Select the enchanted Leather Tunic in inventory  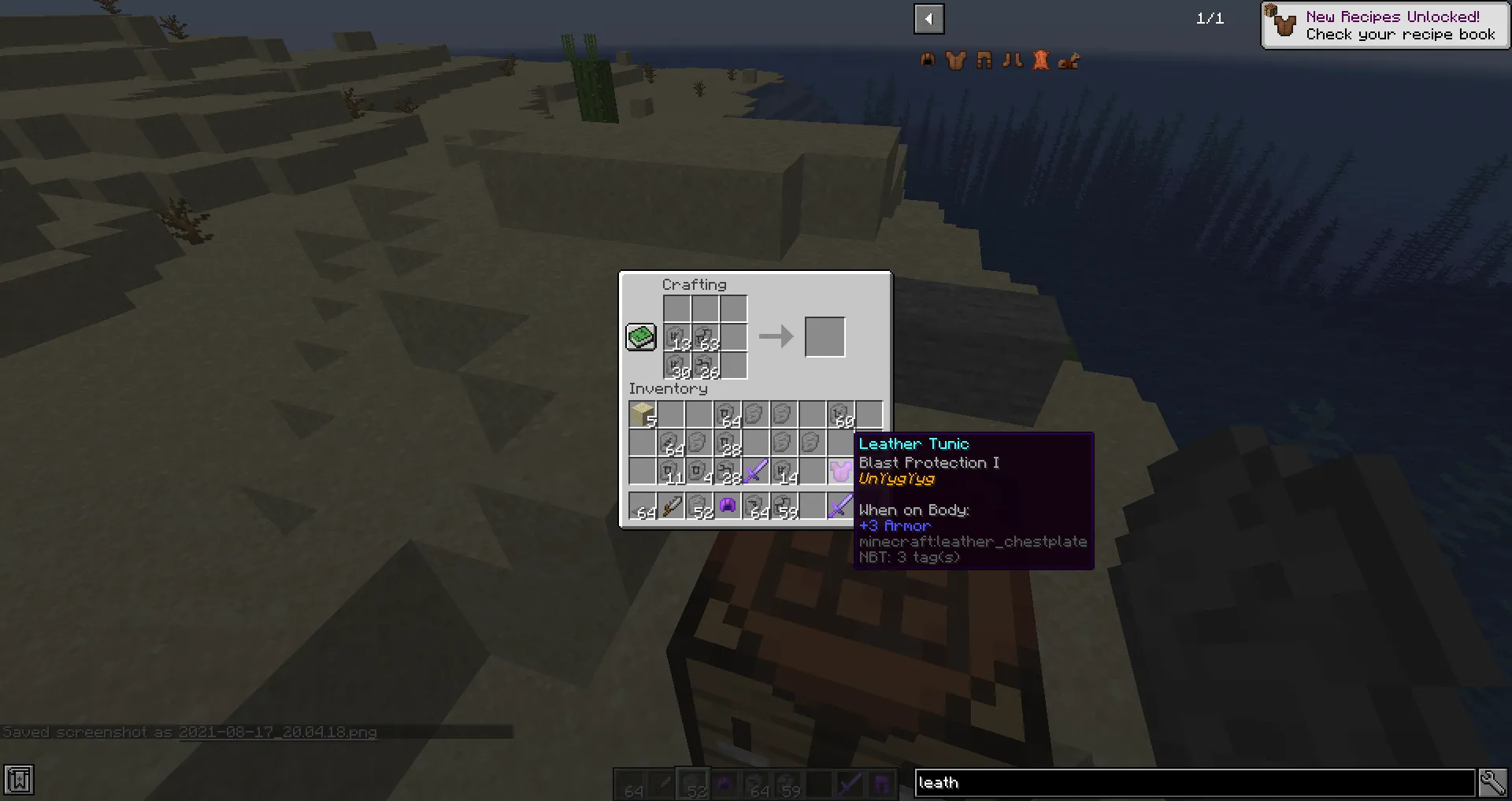839,471
